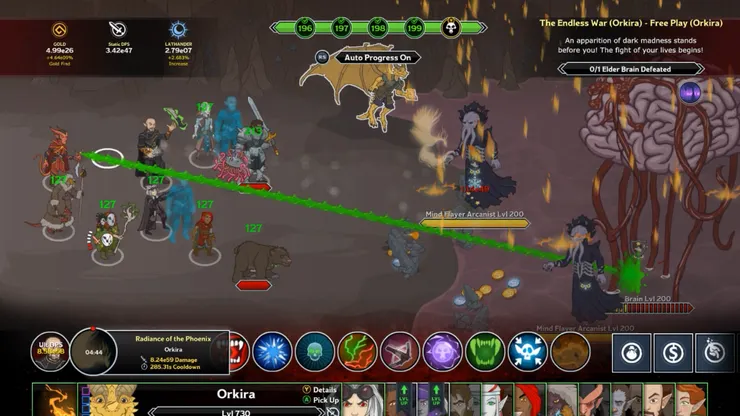The width and height of the screenshot is (740, 416).
Task: Select the skull boss area node
Action: (452, 27)
